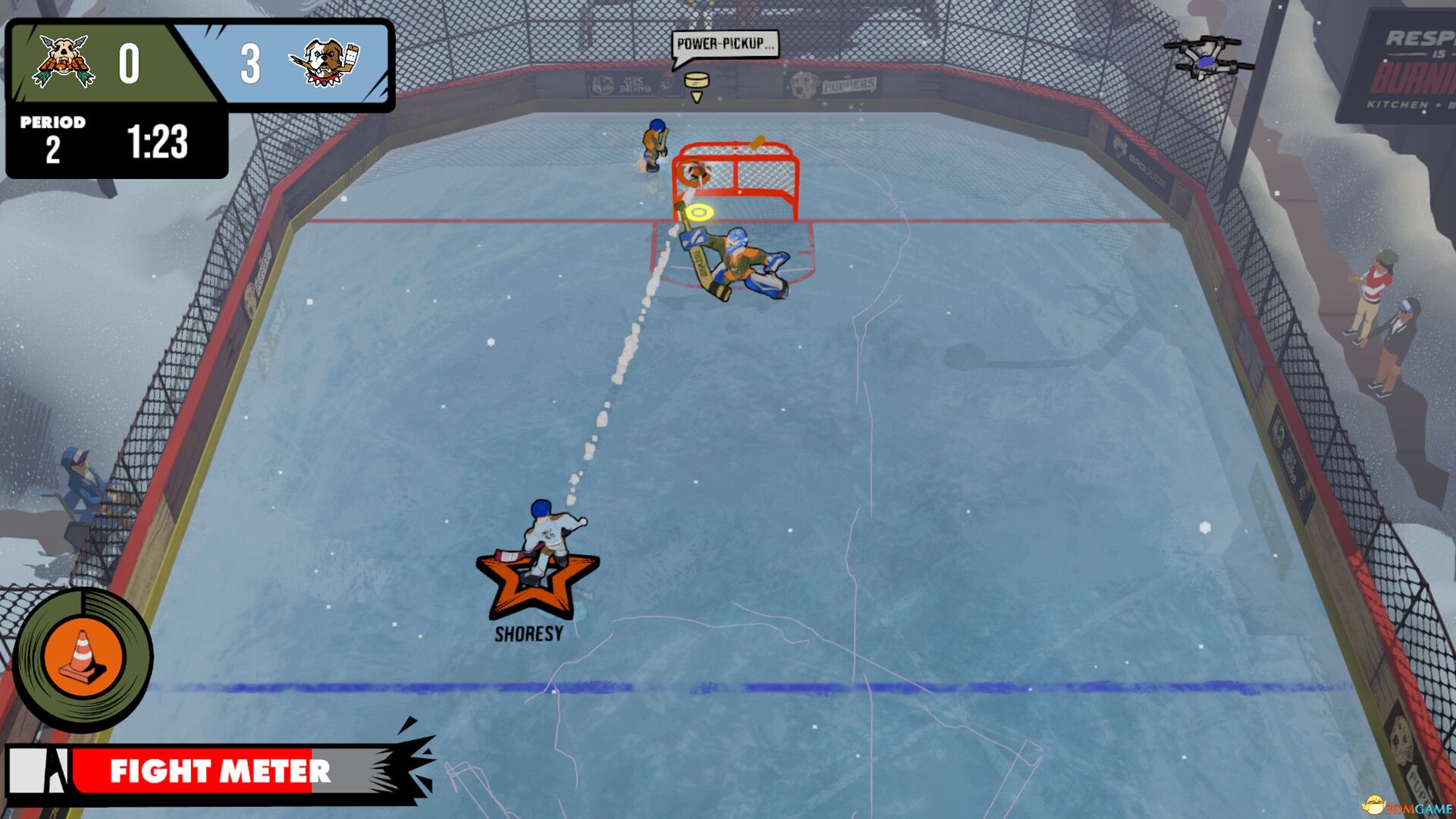Select the Shoresy player star marker
This screenshot has height=819, width=1456.
click(537, 585)
